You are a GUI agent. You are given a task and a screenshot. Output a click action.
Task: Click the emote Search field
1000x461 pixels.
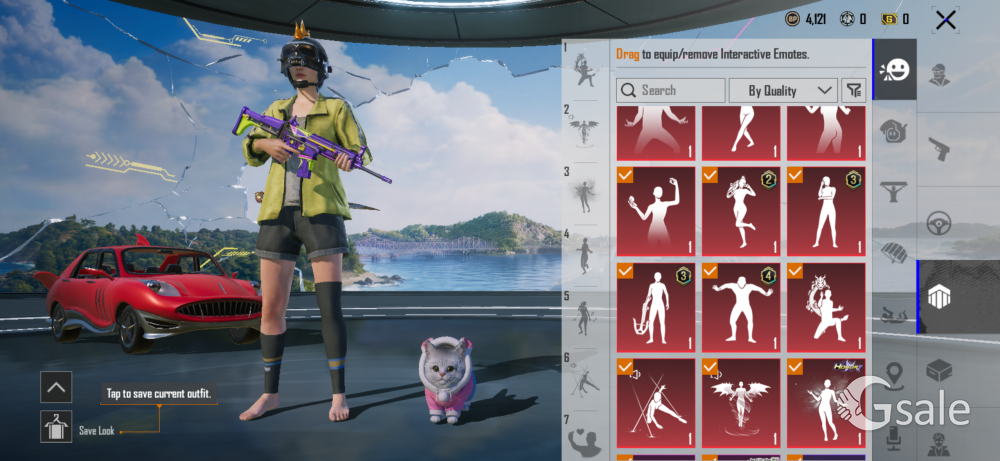tap(671, 90)
